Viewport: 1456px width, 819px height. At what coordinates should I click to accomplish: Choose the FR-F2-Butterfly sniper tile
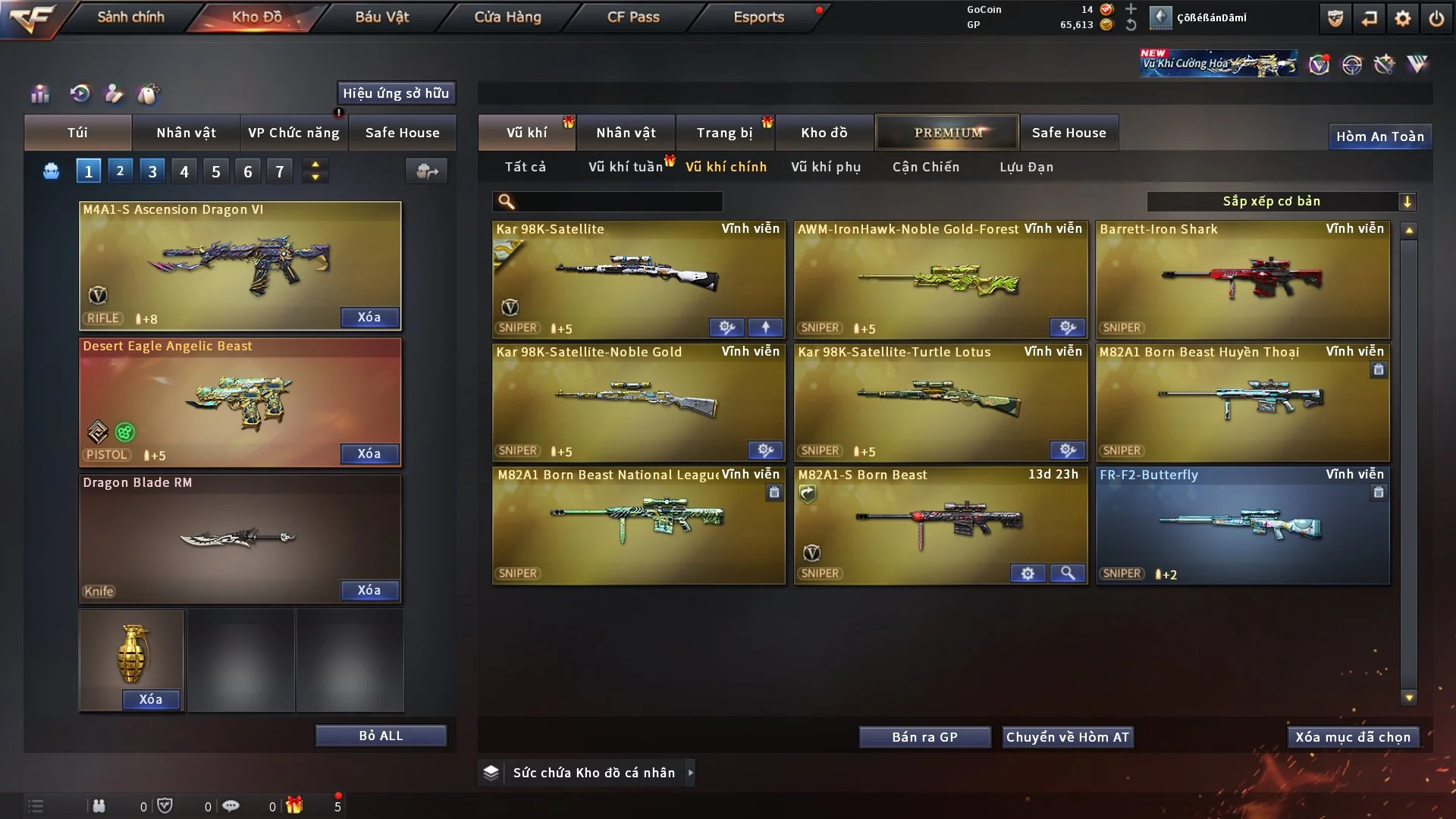(x=1242, y=525)
